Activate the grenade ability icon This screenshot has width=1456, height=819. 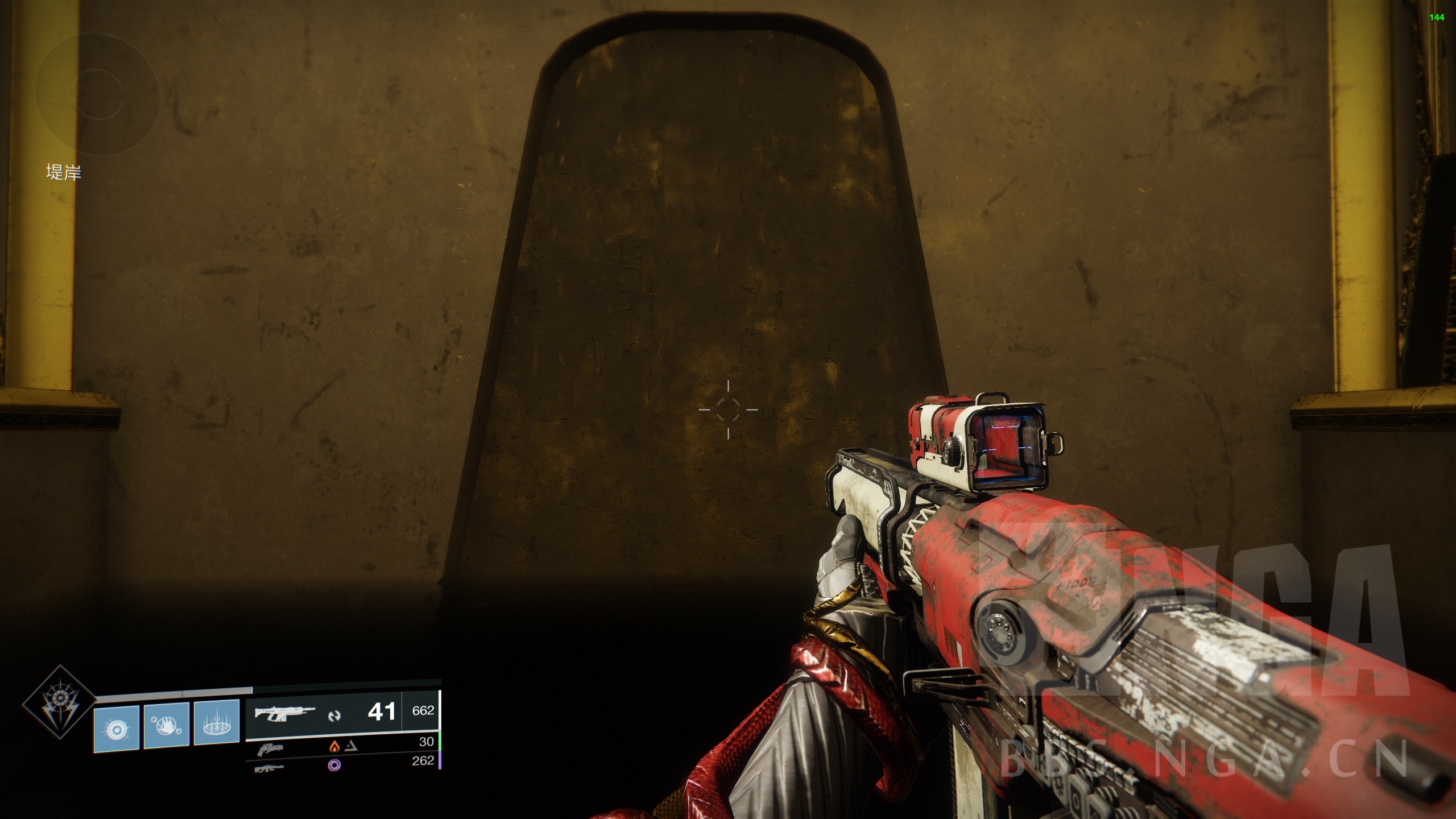pyautogui.click(x=117, y=726)
